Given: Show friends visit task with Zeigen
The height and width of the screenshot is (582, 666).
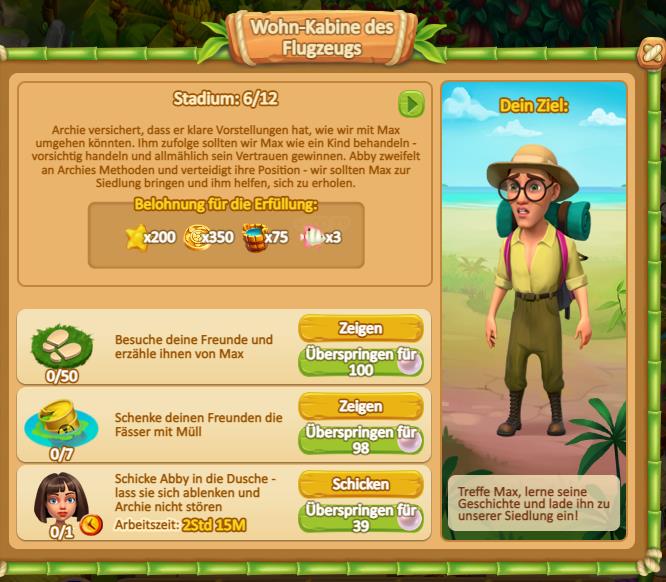Looking at the screenshot, I should pos(360,329).
